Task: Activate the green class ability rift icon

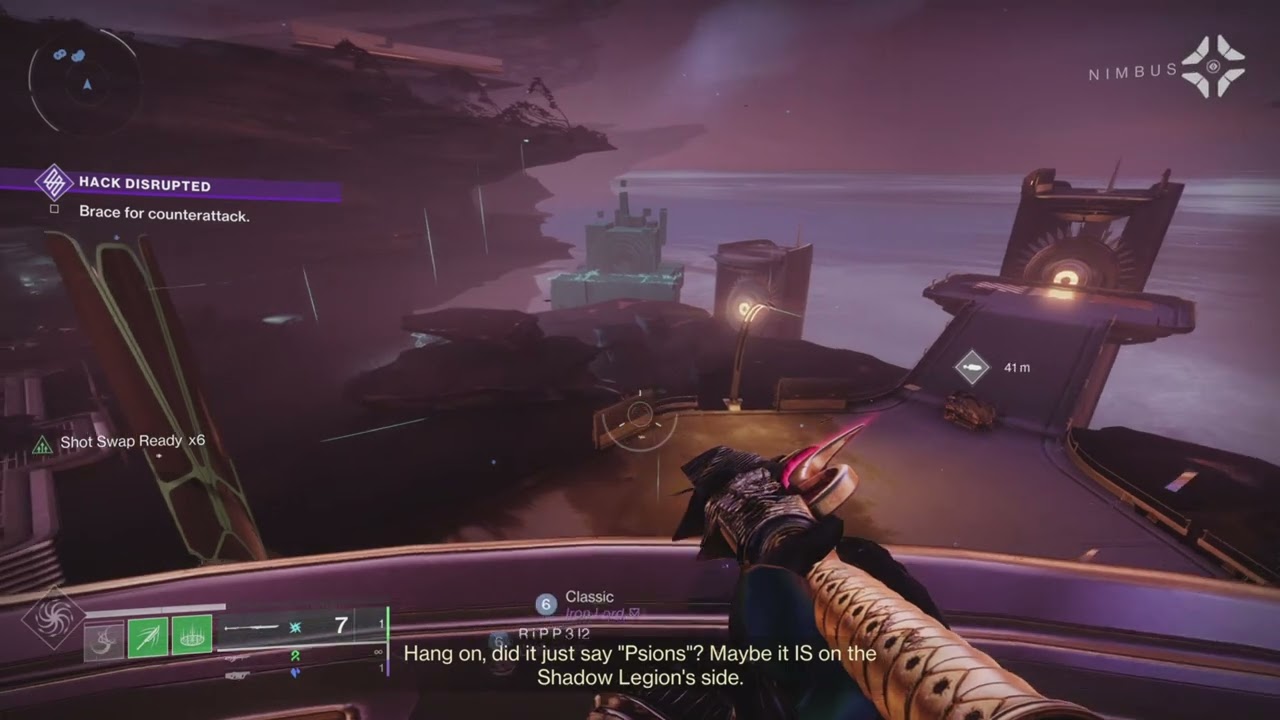Action: coord(191,636)
